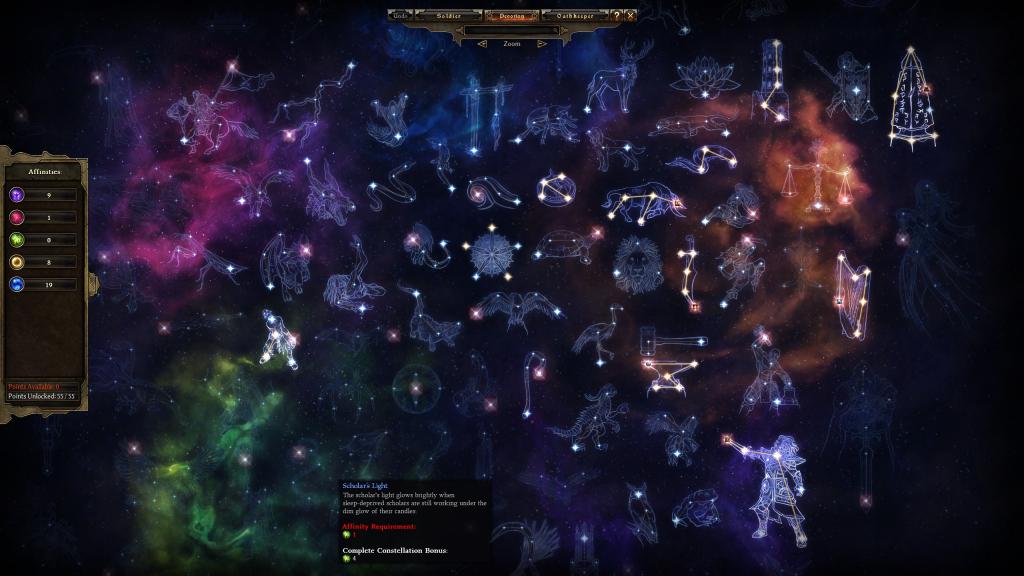The width and height of the screenshot is (1024, 576).
Task: Choose the harp constellation
Action: click(852, 288)
